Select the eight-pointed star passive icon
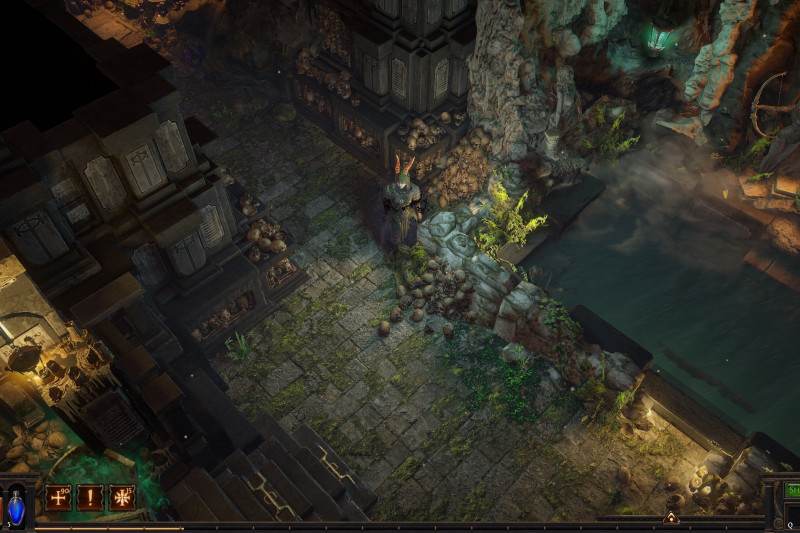 (122, 497)
